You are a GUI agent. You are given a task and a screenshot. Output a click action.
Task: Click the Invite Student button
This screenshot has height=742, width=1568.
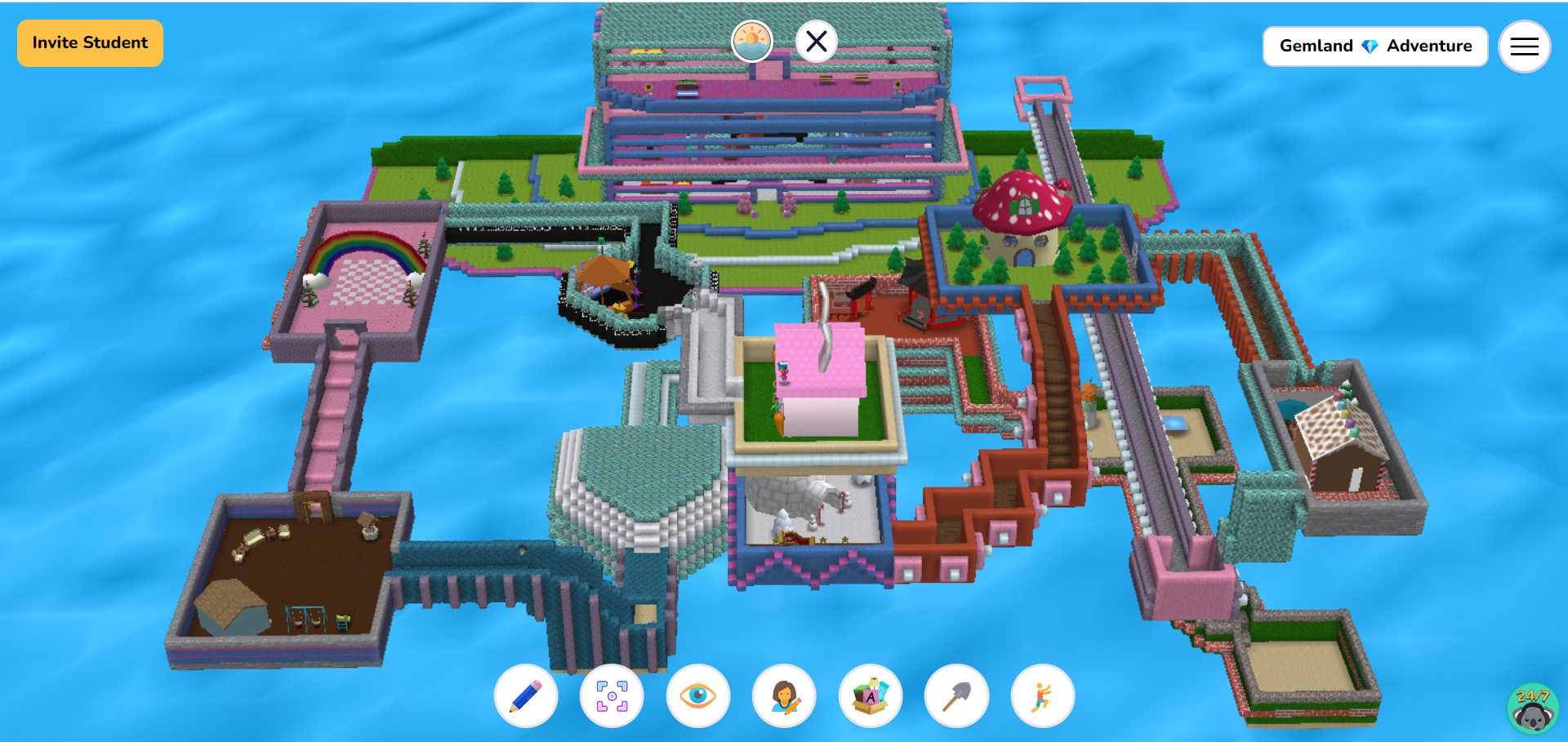tap(89, 42)
